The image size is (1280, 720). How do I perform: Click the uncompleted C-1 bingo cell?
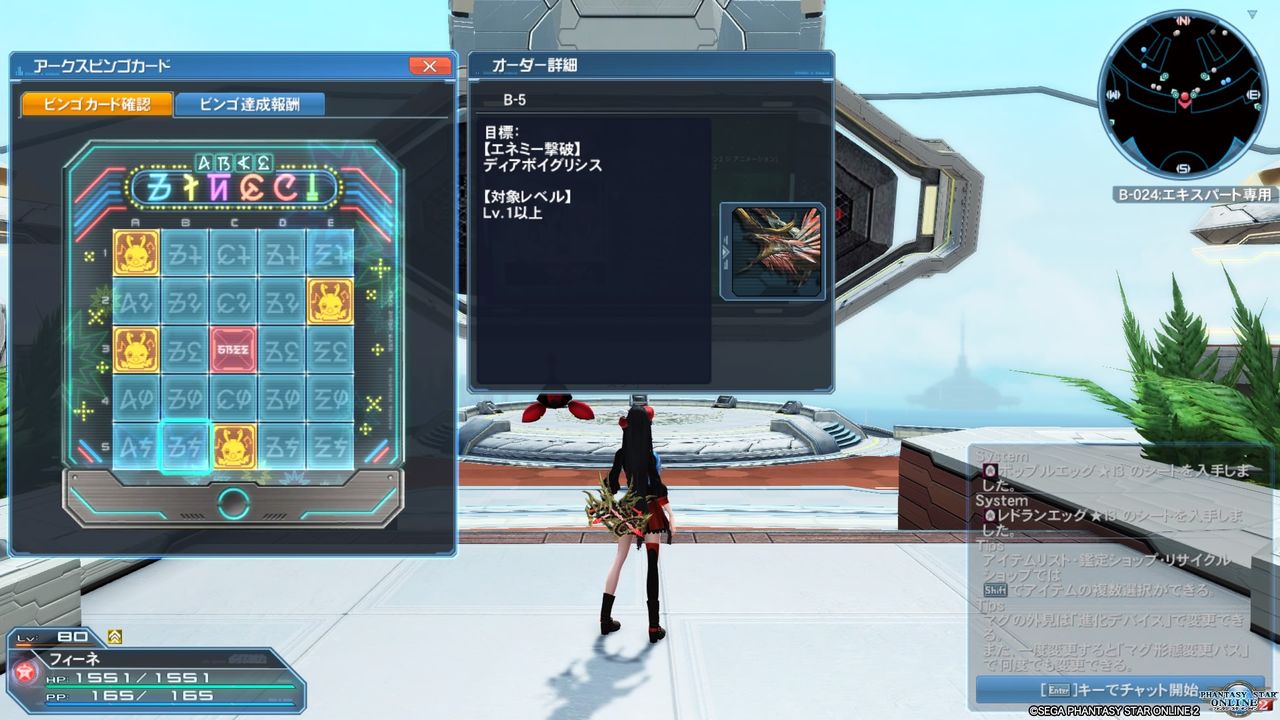[234, 252]
